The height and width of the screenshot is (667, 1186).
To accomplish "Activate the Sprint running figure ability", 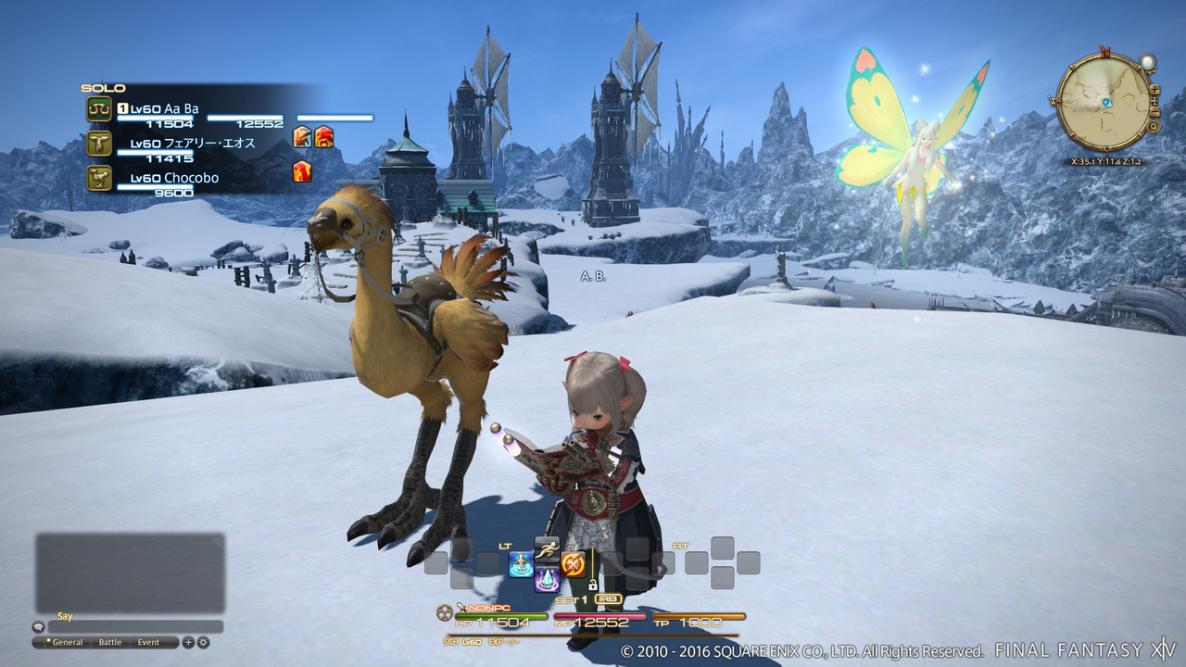I will [x=547, y=548].
